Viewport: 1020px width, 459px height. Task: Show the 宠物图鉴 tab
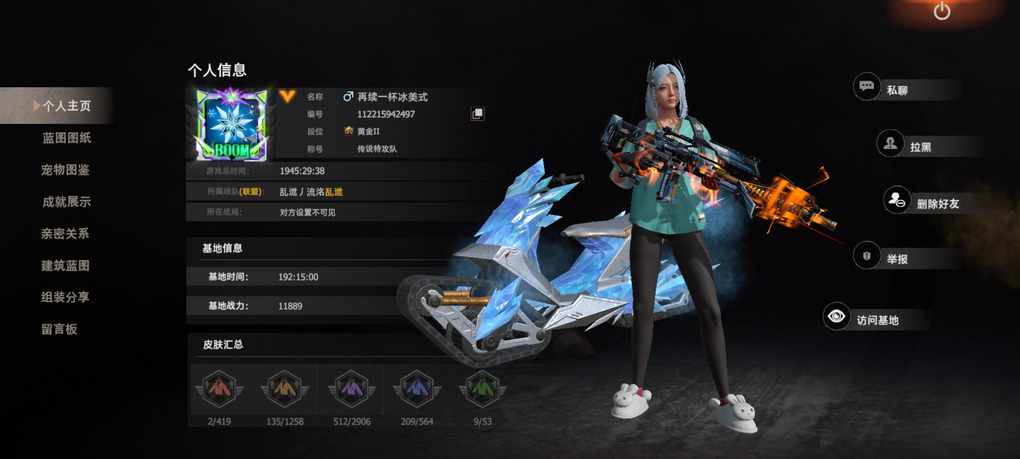pyautogui.click(x=66, y=170)
